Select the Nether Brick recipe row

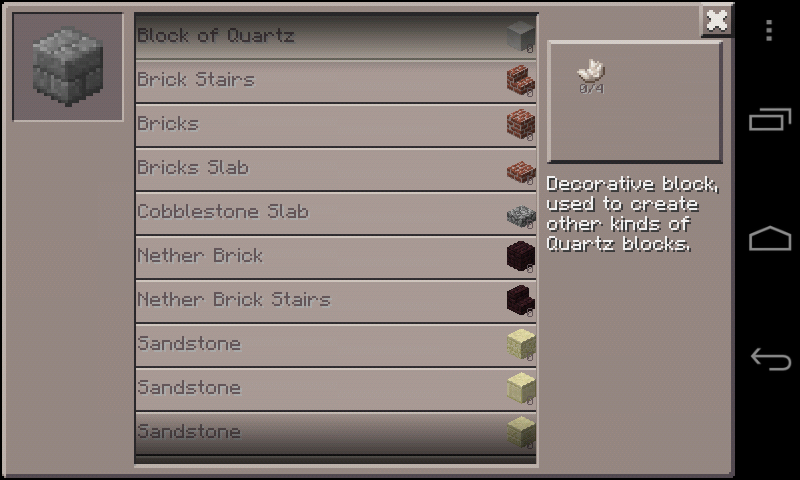pyautogui.click(x=335, y=256)
